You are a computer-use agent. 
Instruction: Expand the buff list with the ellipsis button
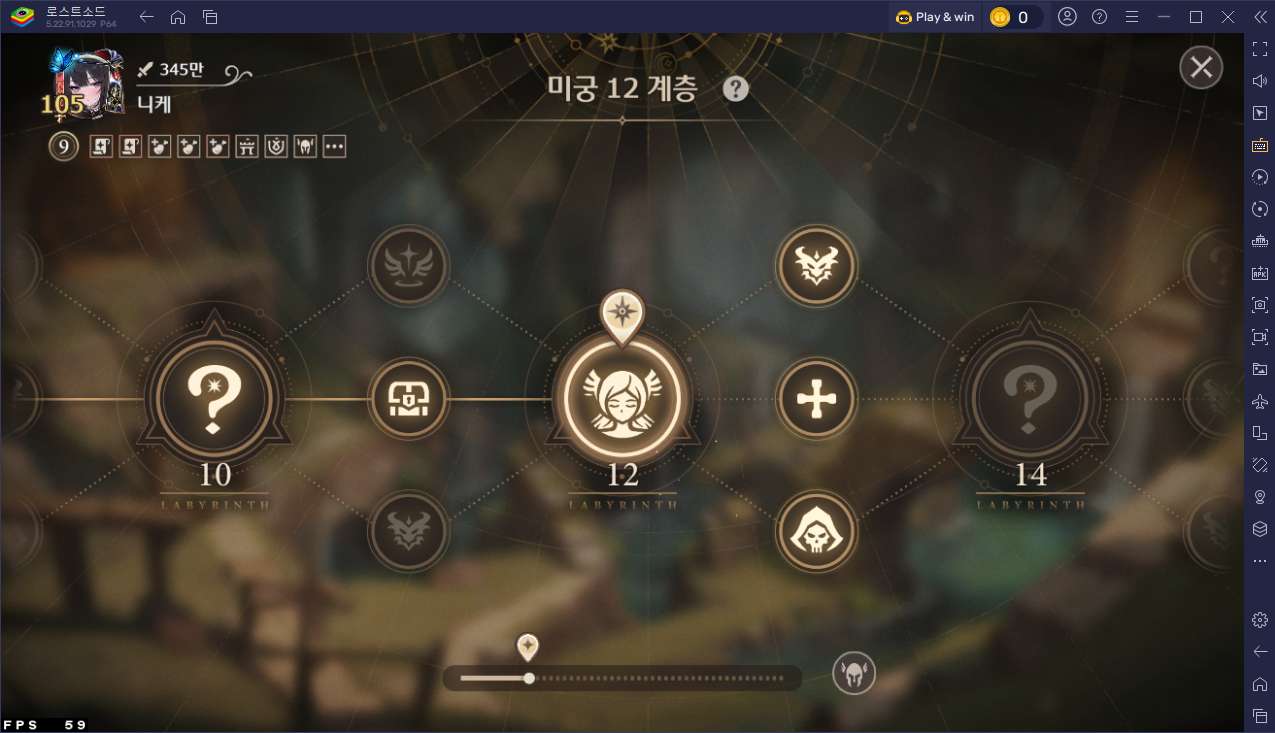point(334,147)
